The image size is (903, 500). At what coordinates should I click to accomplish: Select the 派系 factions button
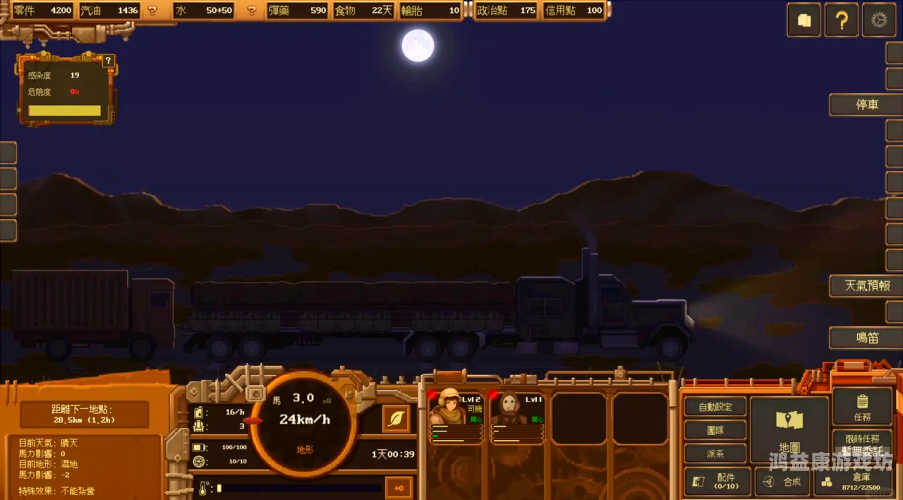pos(716,453)
